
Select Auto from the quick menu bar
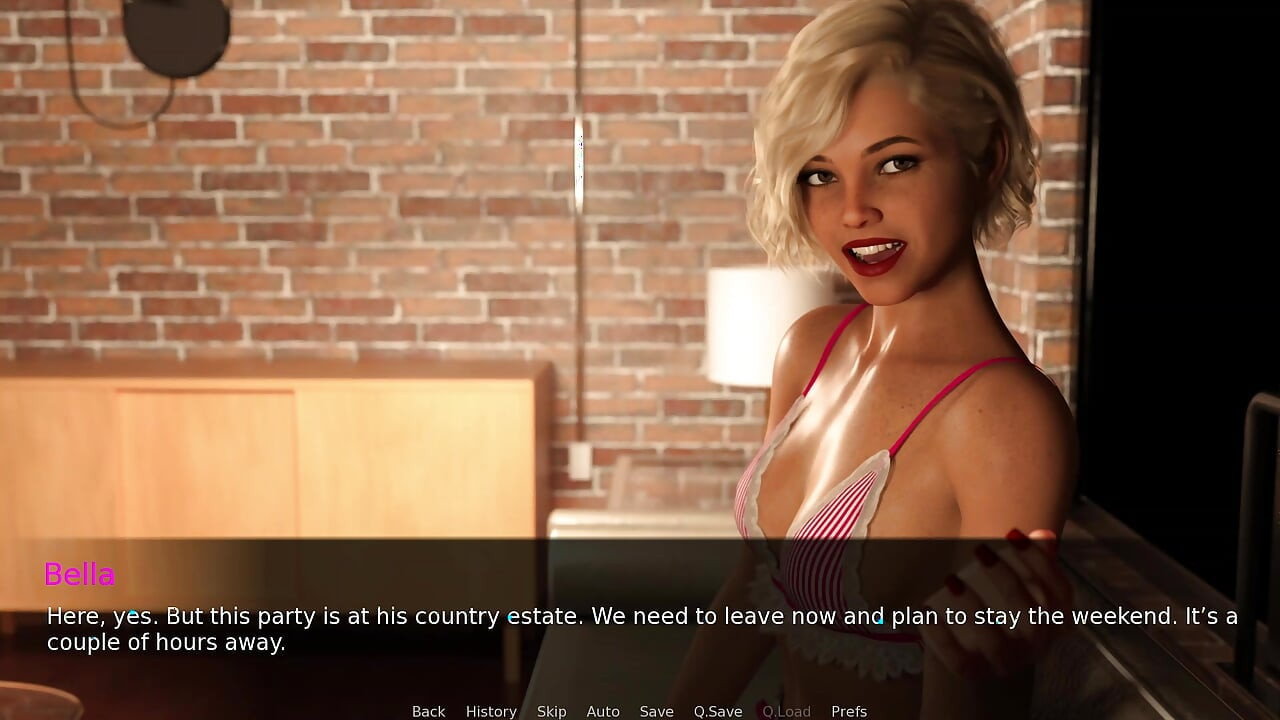(x=603, y=711)
